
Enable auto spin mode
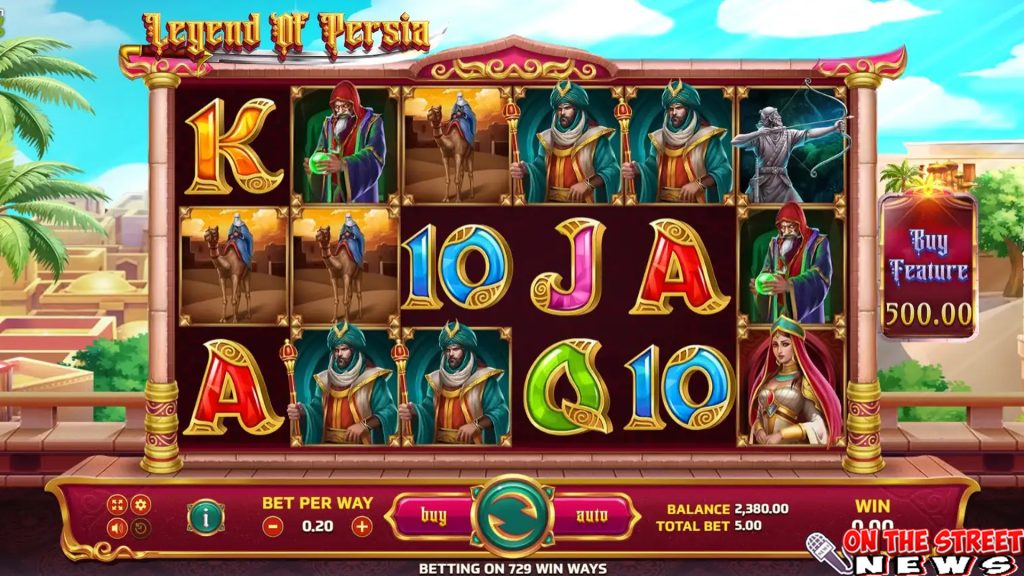tap(592, 516)
